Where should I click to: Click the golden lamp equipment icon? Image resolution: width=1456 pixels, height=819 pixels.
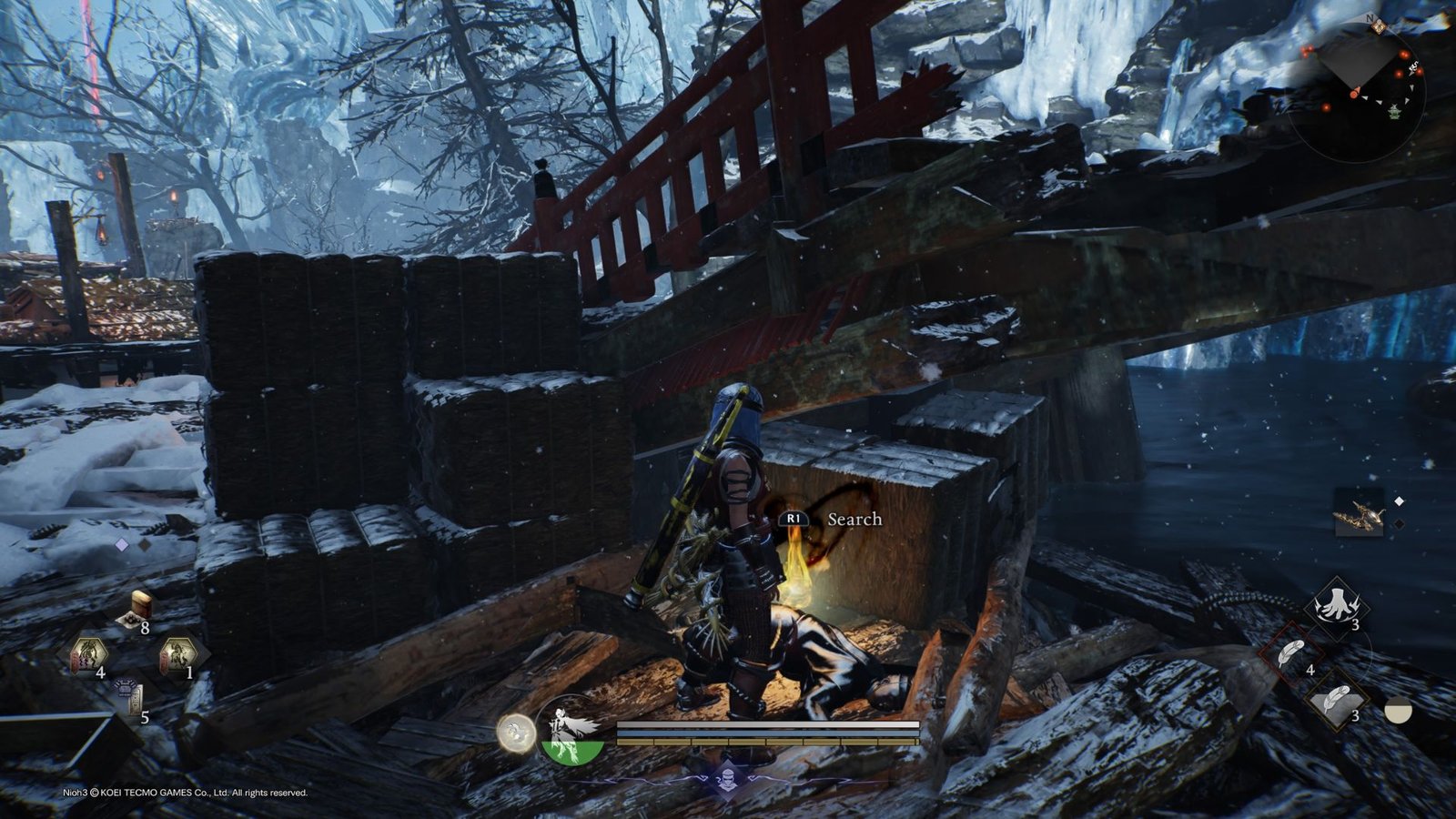[1358, 512]
